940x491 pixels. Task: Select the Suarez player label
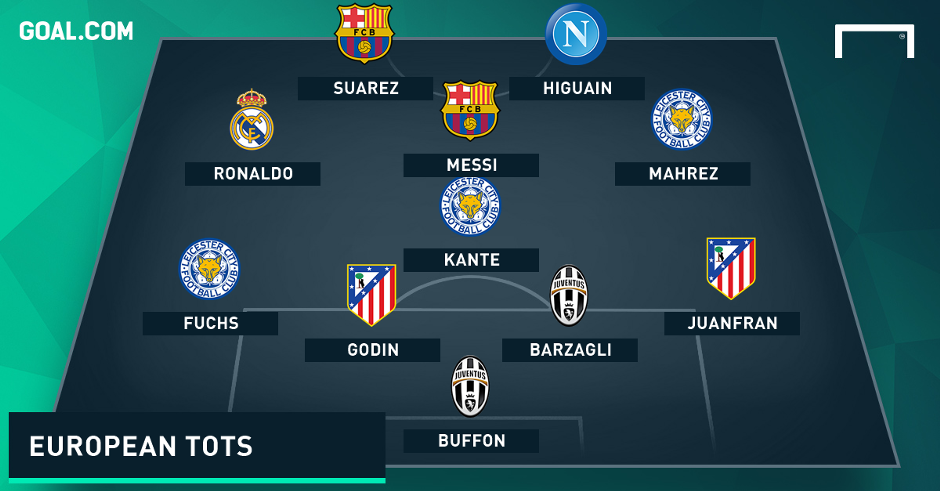point(366,88)
